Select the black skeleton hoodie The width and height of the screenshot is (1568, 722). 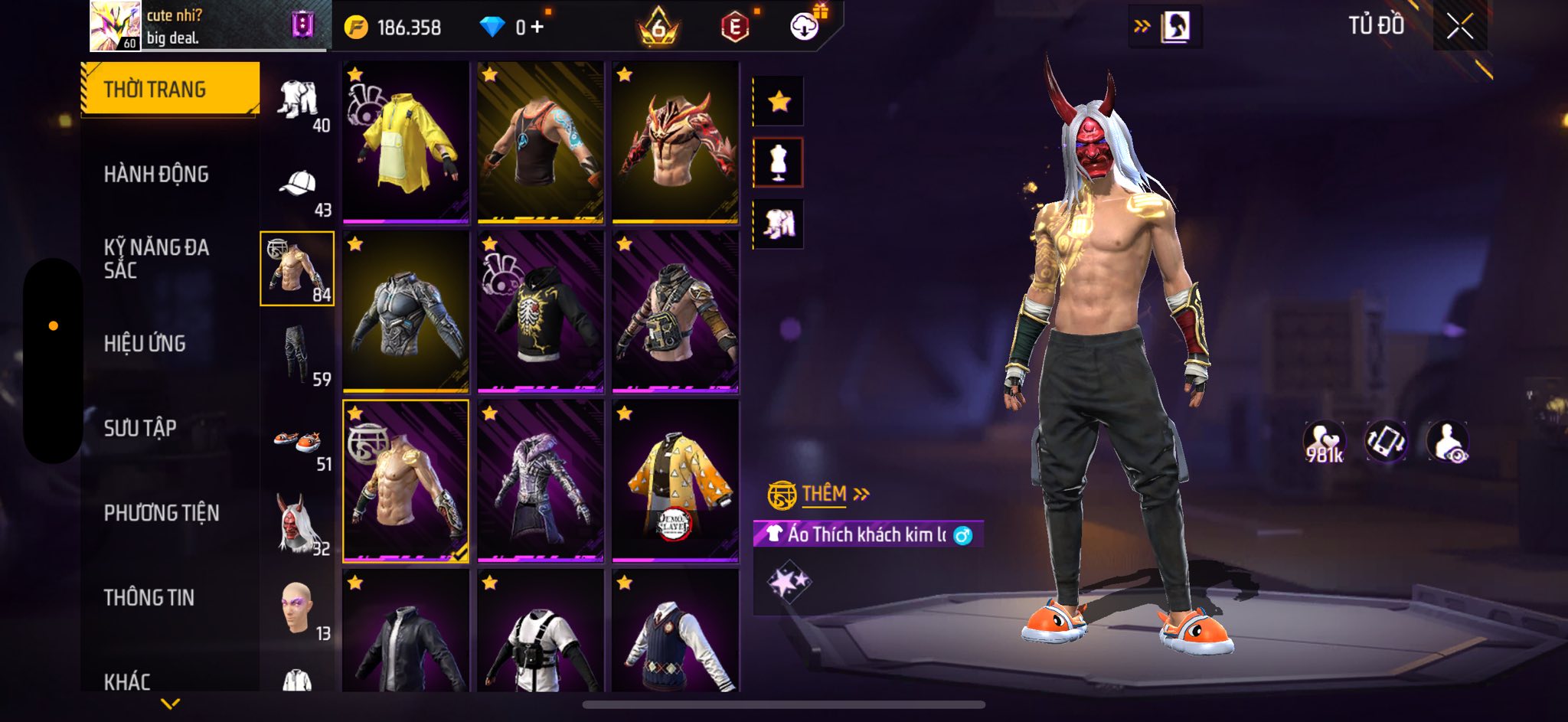point(541,312)
